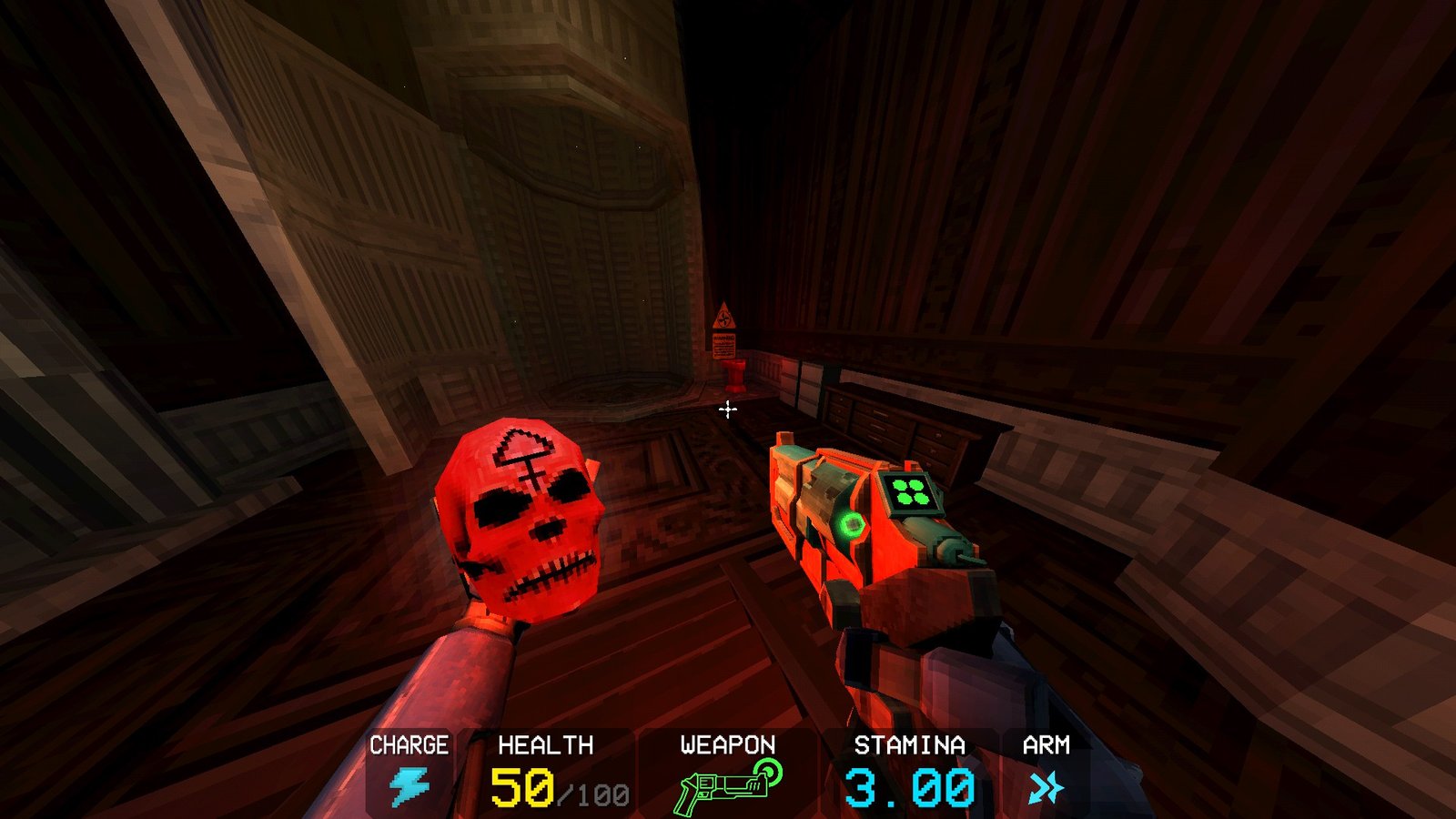Image resolution: width=1456 pixels, height=819 pixels.
Task: Click the biohazard symbol on the warning sign
Action: pyautogui.click(x=725, y=318)
